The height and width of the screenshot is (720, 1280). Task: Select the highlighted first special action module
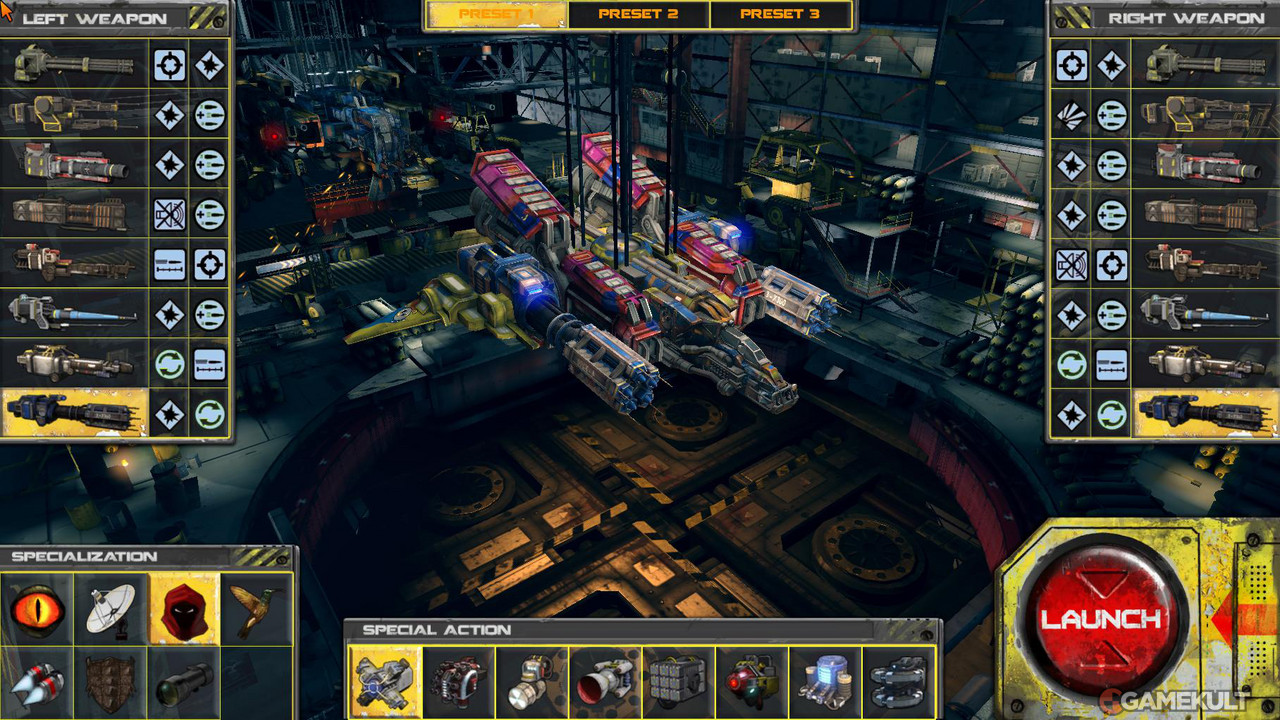click(x=385, y=681)
